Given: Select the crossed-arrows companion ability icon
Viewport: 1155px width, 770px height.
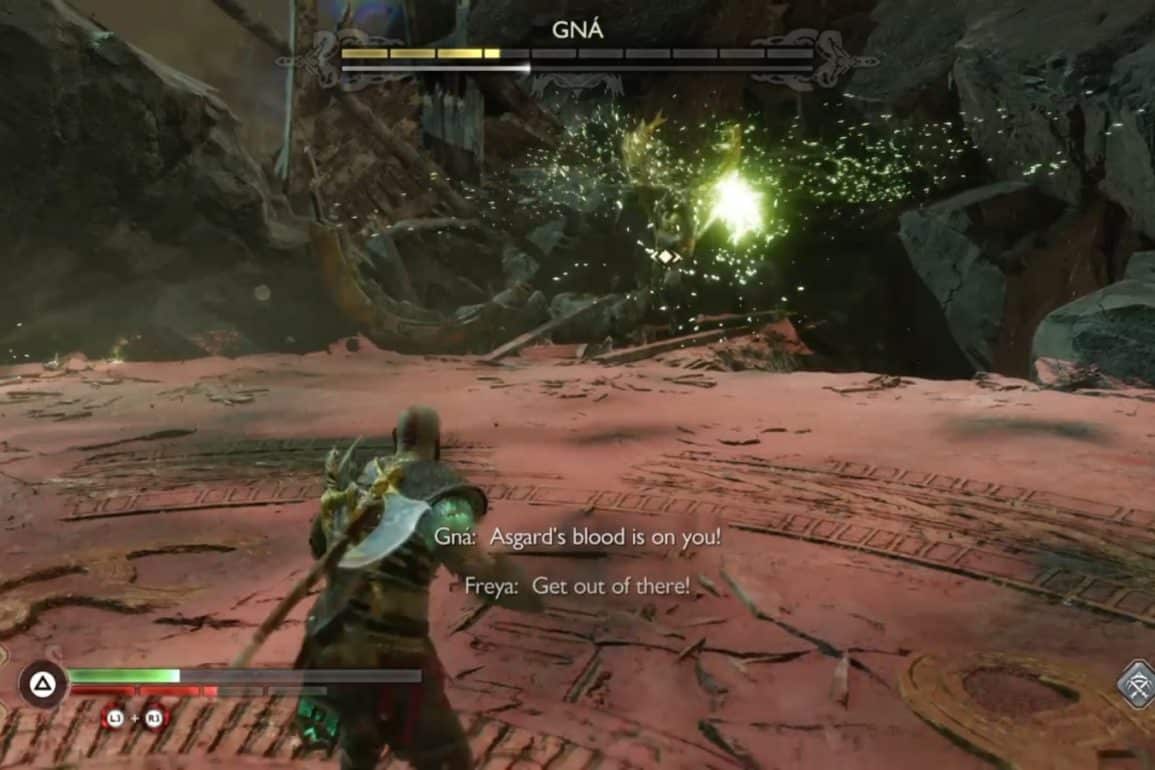Looking at the screenshot, I should pos(1137,686).
